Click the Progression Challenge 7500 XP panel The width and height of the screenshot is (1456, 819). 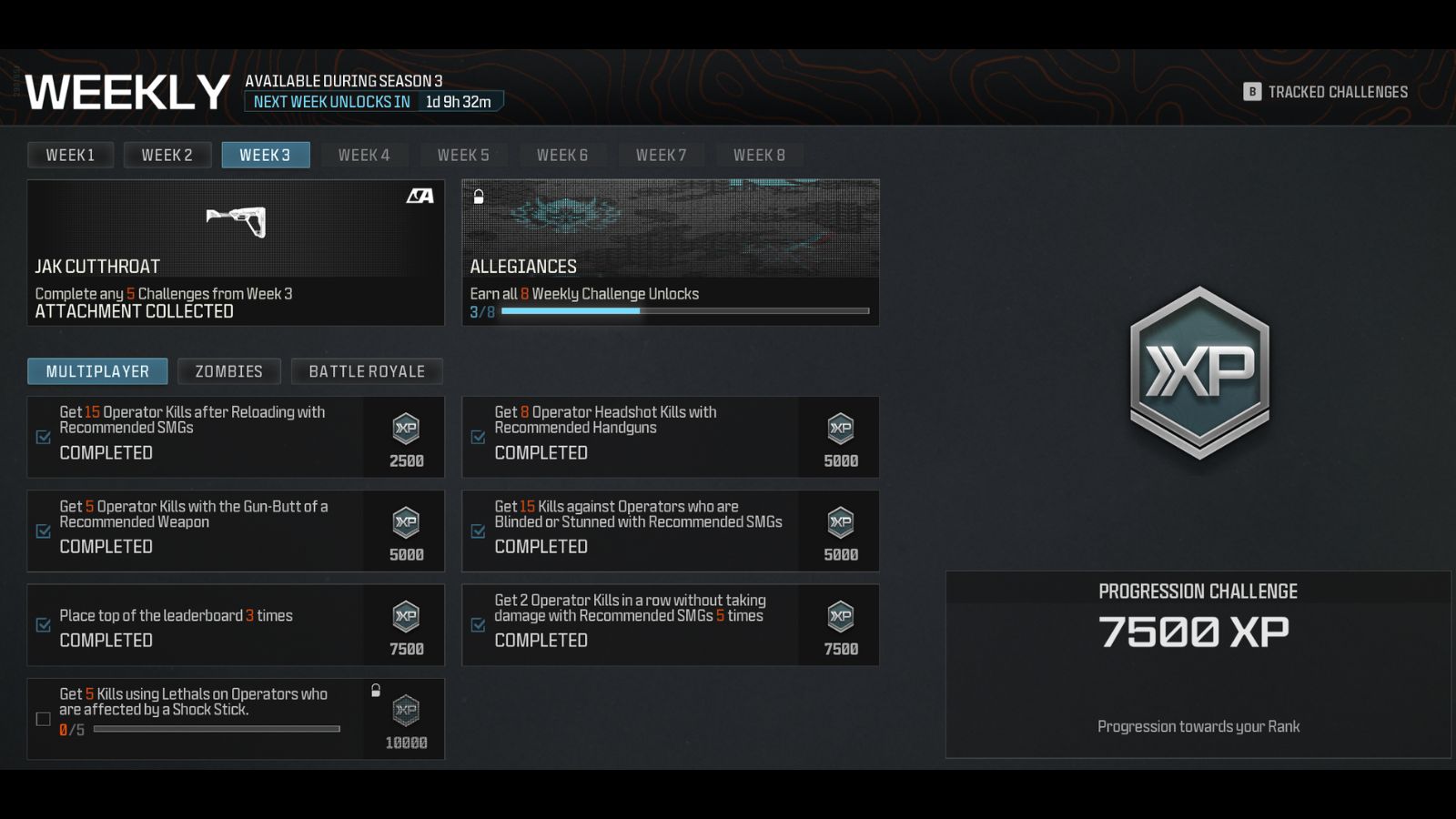pos(1198,664)
